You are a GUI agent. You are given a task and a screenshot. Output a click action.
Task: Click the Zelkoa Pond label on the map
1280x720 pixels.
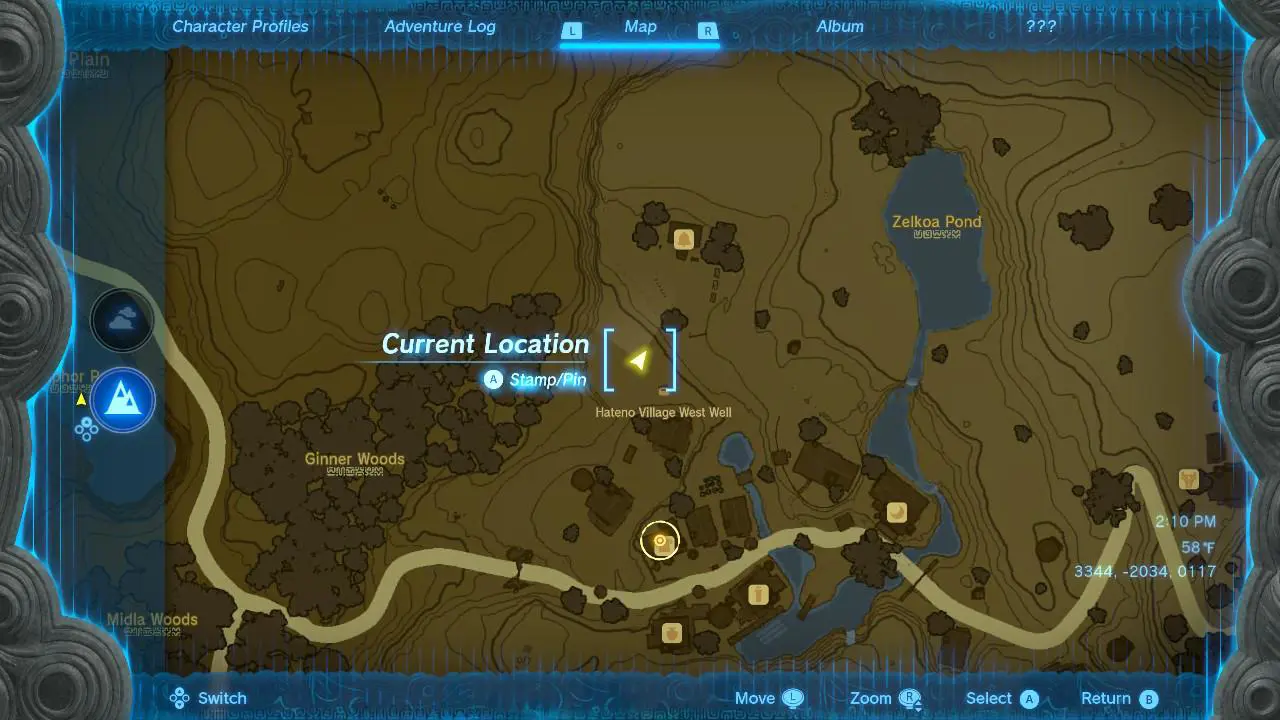point(936,222)
